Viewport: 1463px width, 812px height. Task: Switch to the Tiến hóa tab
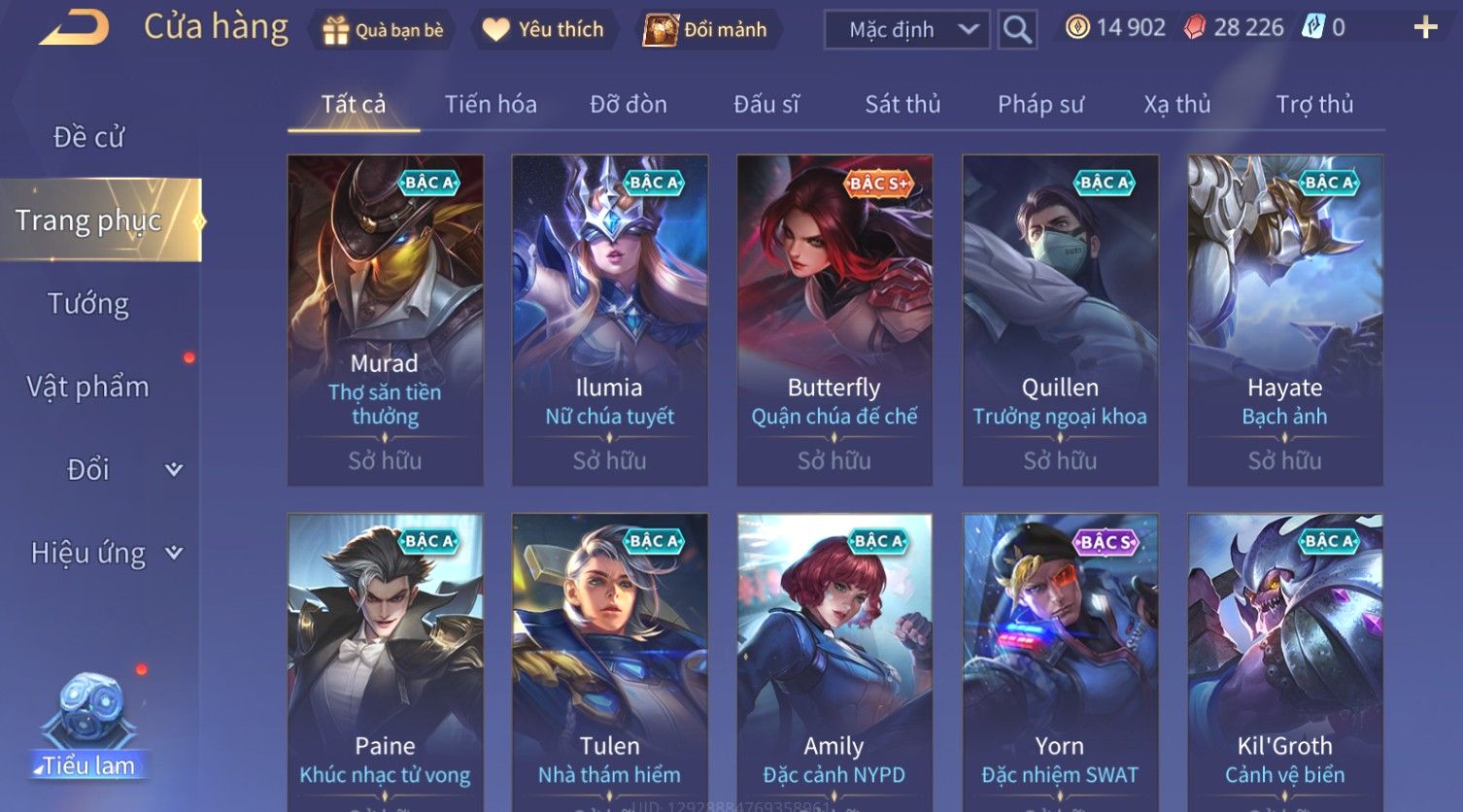coord(491,104)
